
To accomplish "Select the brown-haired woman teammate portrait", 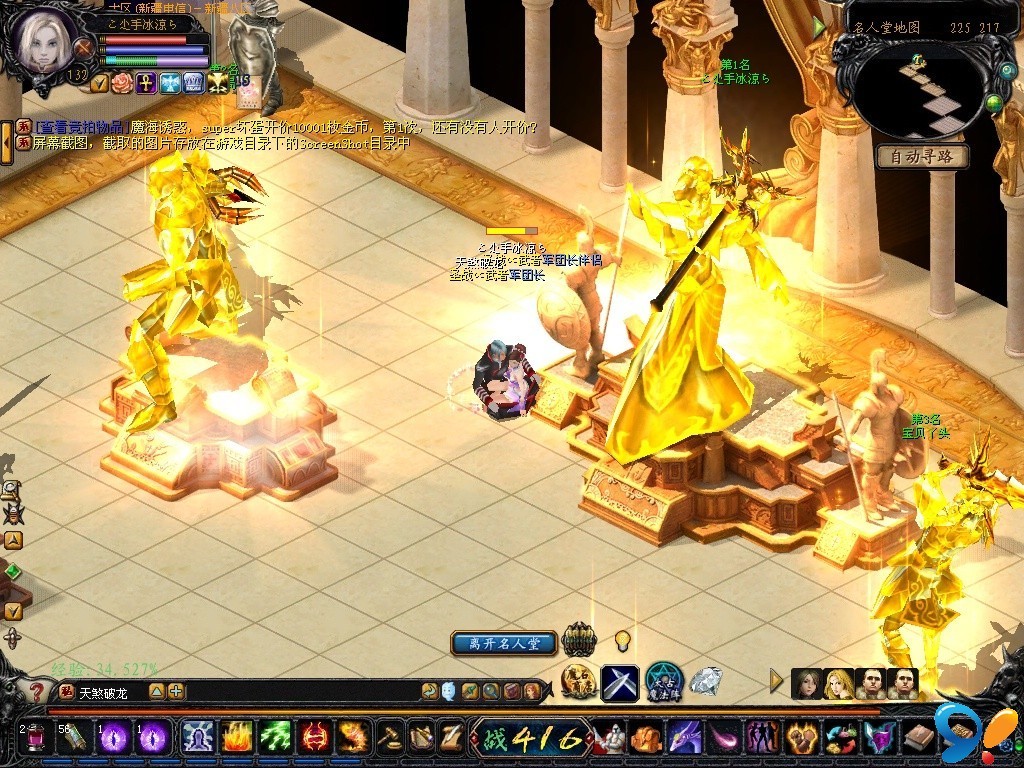I will click(806, 684).
